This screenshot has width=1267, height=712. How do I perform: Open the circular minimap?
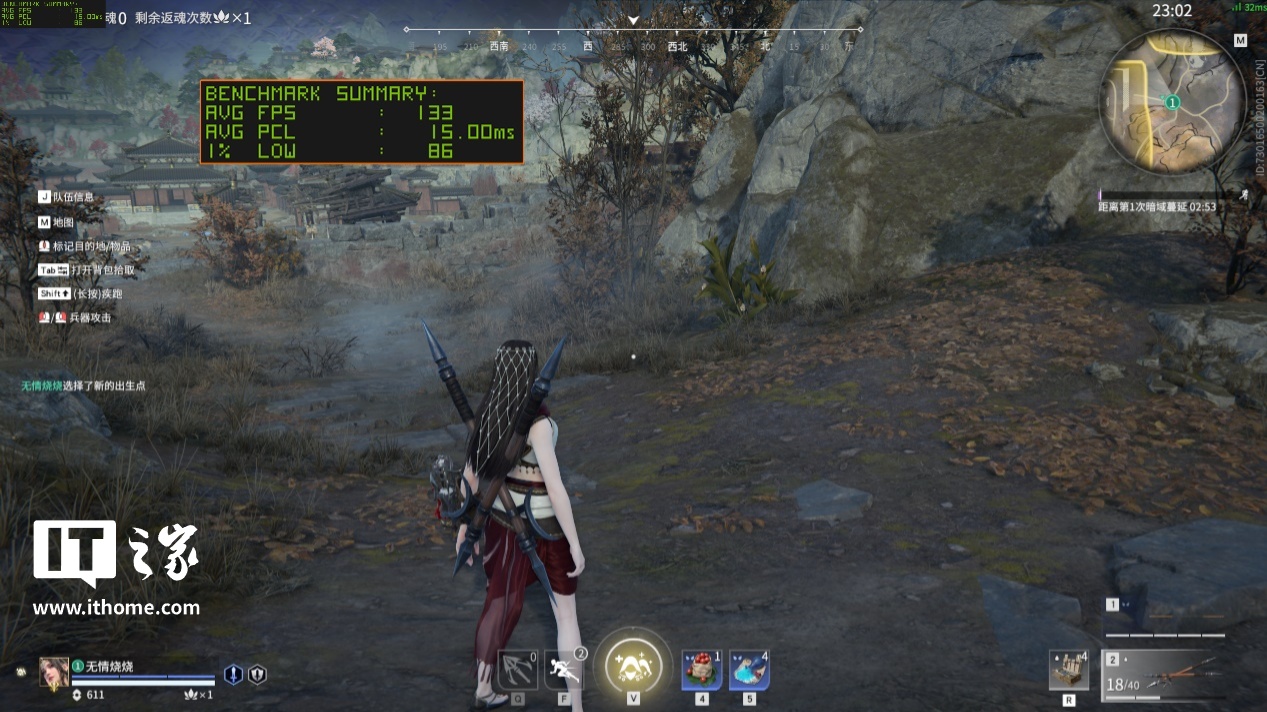(1171, 101)
